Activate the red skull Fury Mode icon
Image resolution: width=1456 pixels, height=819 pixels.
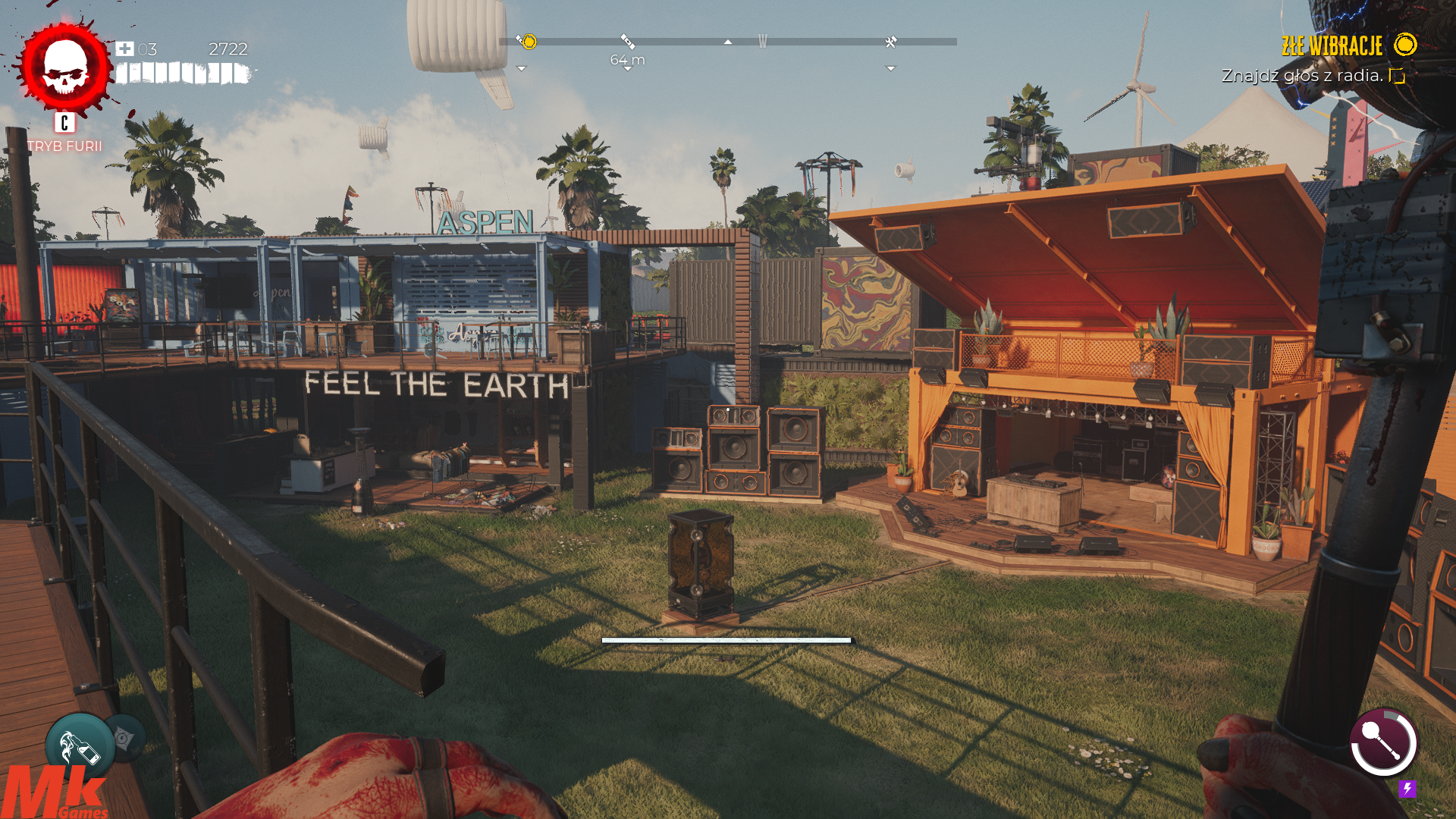(65, 68)
